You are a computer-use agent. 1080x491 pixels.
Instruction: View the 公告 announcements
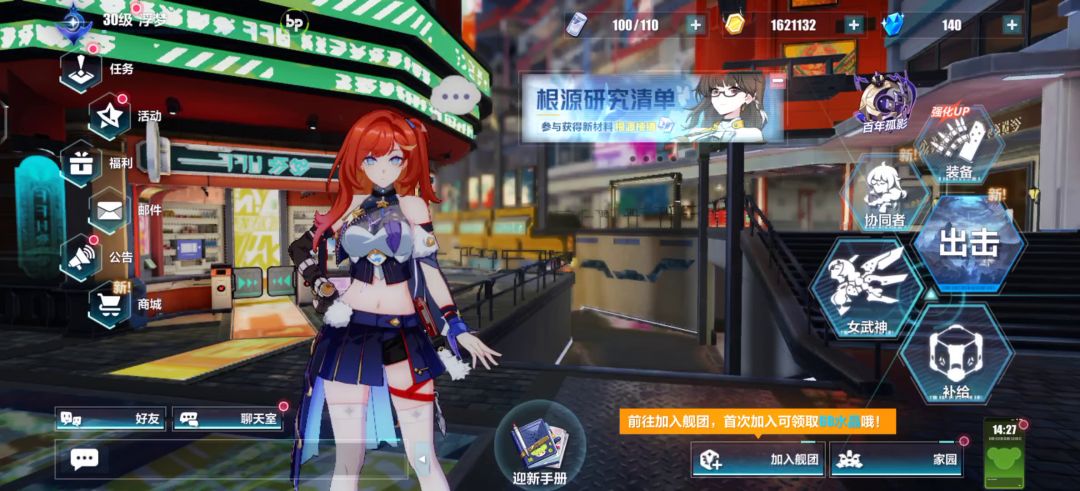click(82, 257)
